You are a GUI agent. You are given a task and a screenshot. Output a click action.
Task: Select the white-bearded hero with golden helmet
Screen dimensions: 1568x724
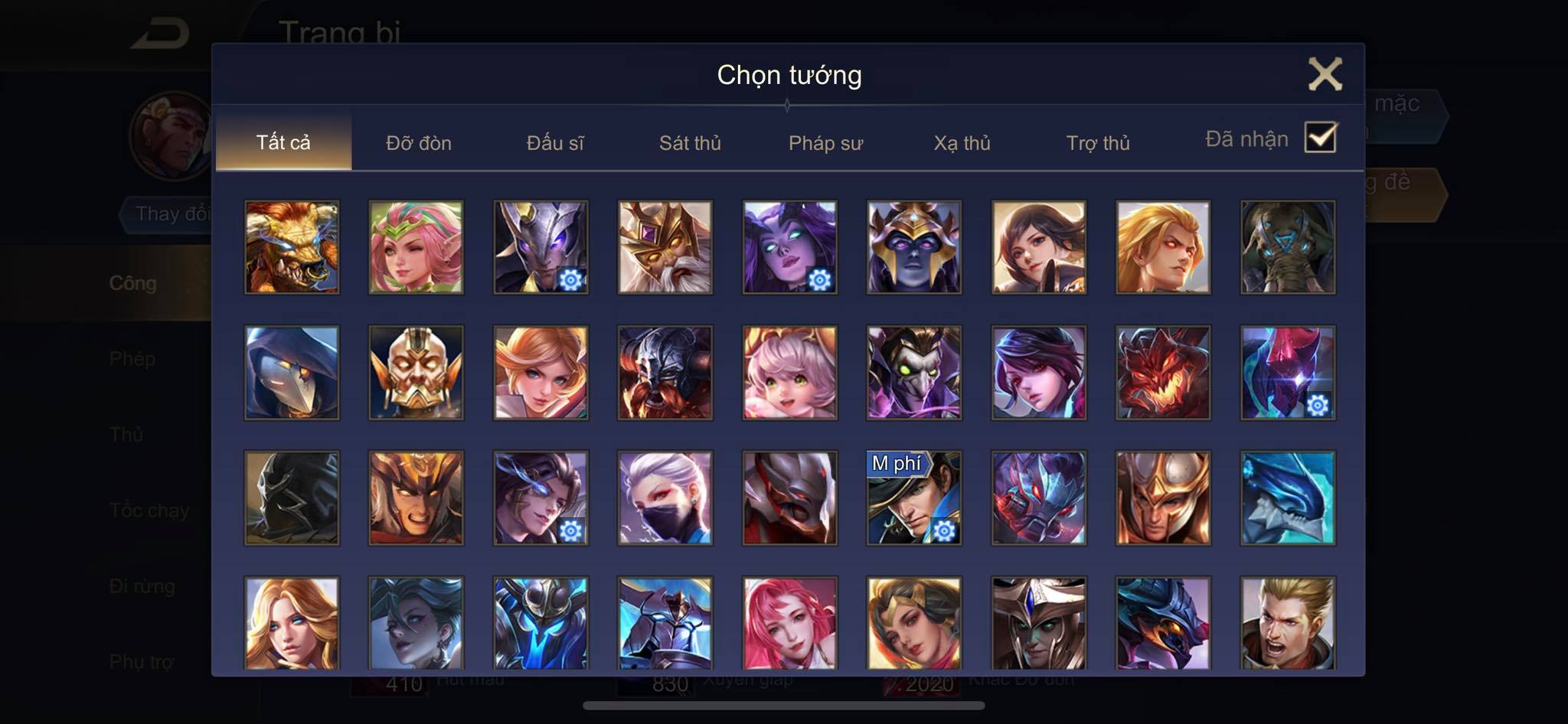click(665, 247)
